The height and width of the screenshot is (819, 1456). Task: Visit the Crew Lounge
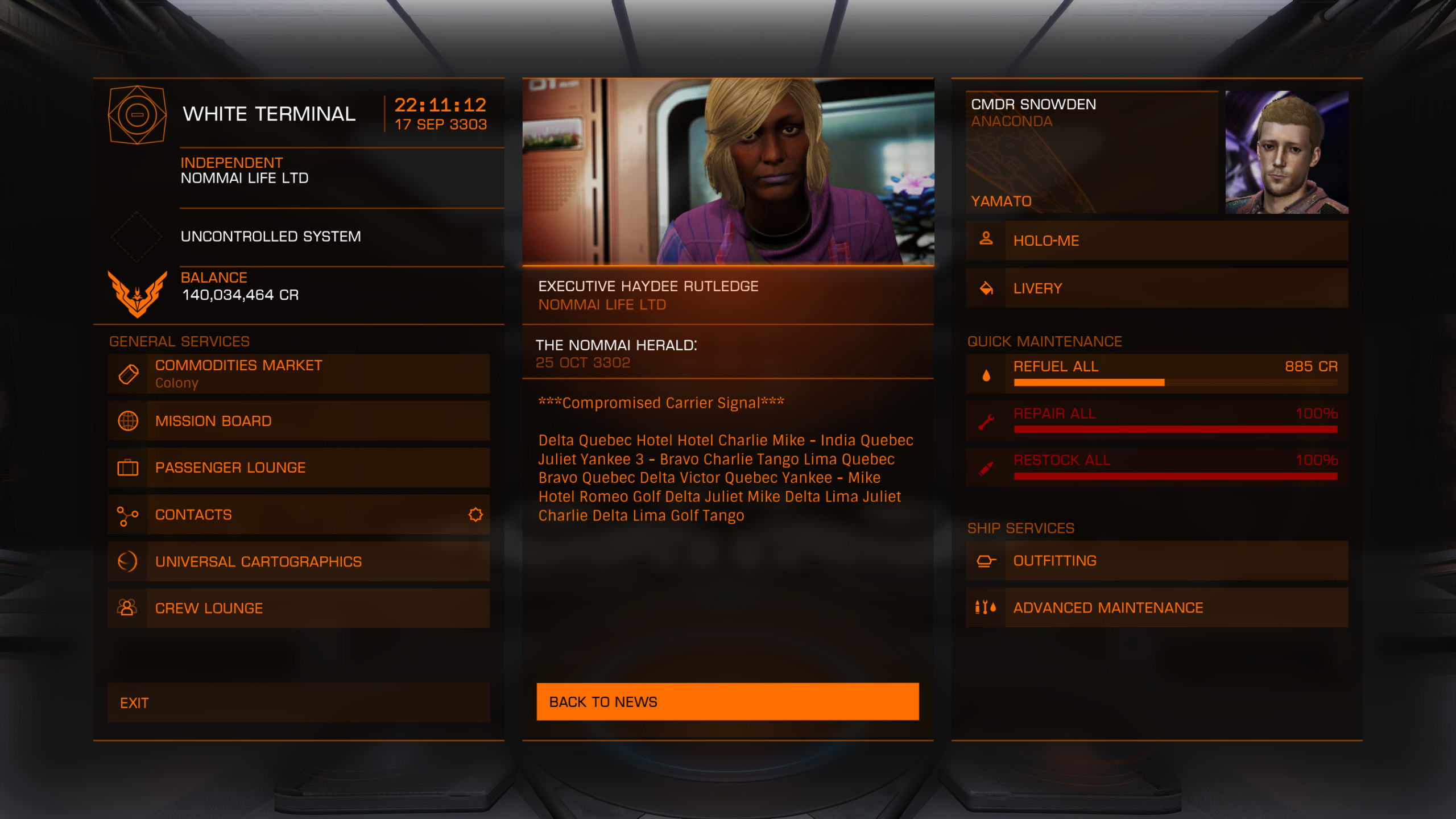point(299,608)
